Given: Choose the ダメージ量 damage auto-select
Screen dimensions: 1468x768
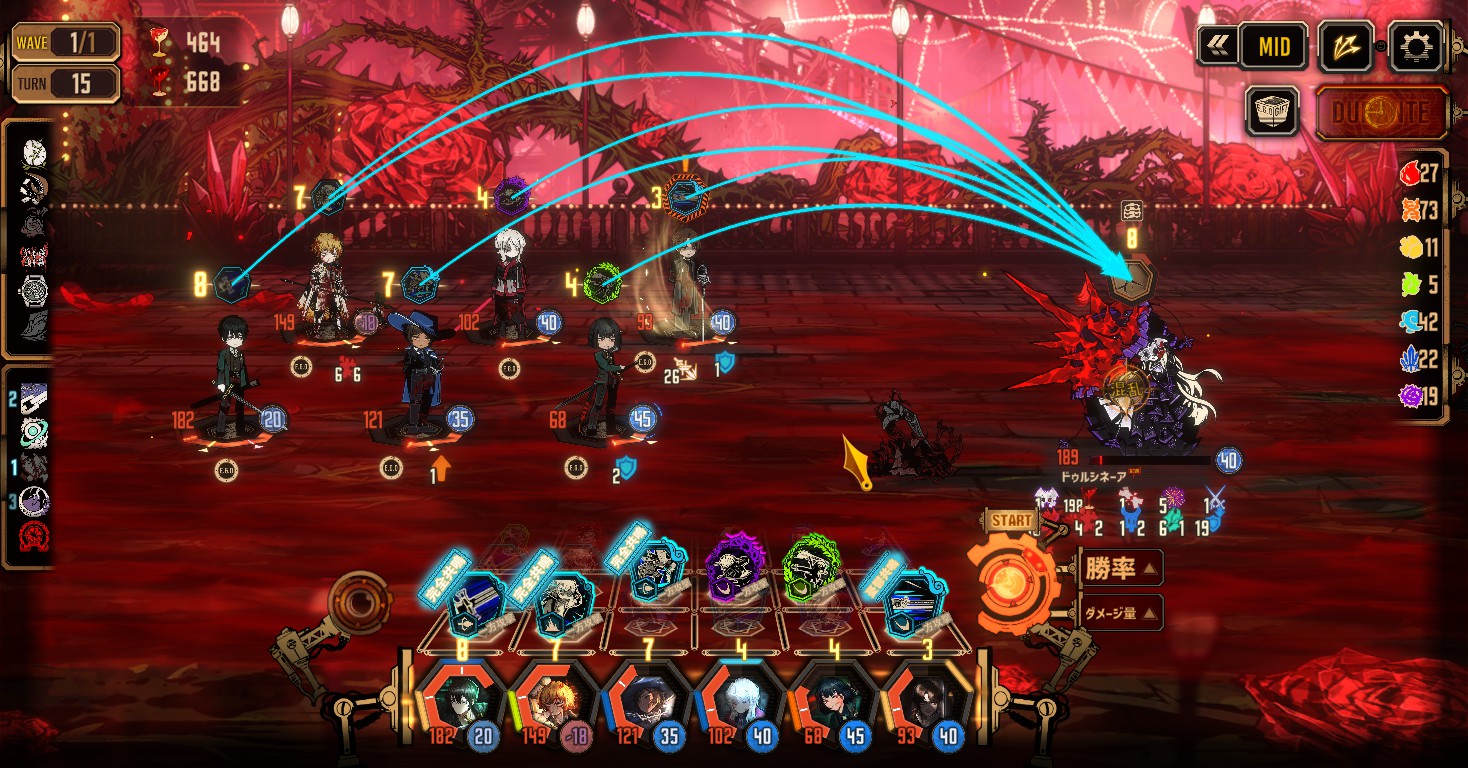Looking at the screenshot, I should (1121, 612).
